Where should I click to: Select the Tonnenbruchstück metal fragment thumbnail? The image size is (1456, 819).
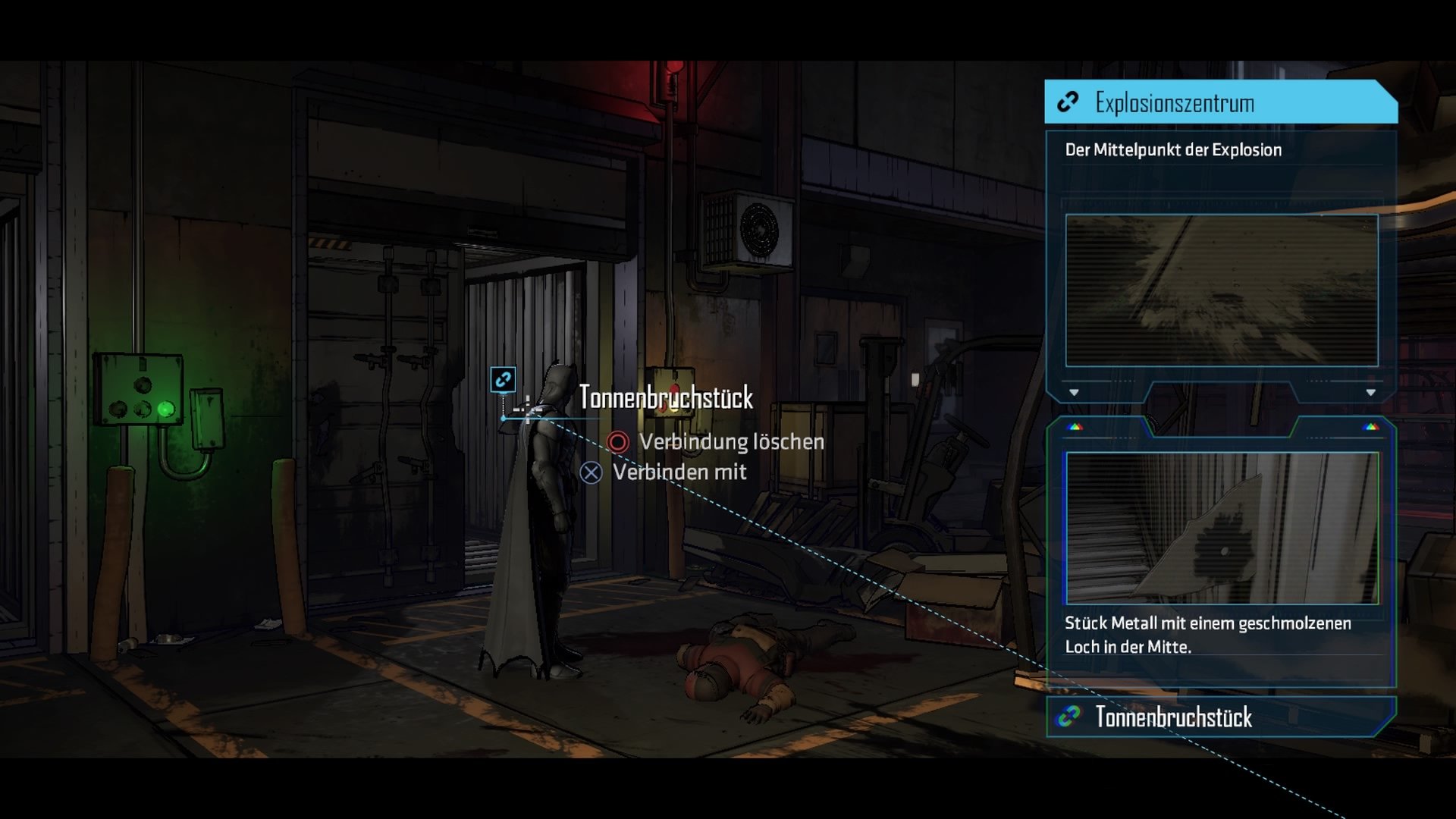1222,528
